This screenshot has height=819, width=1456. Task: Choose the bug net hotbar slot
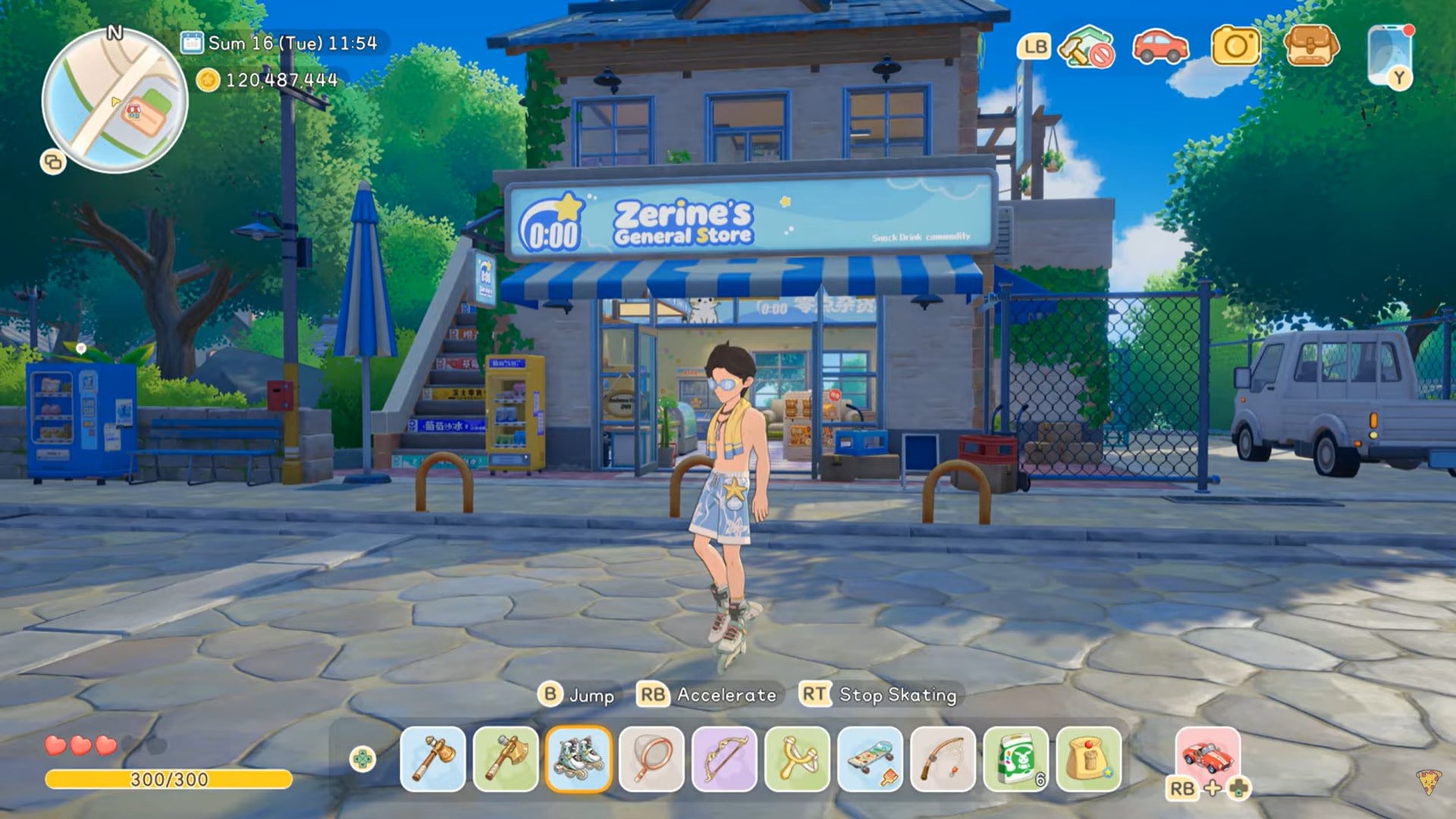[x=651, y=759]
